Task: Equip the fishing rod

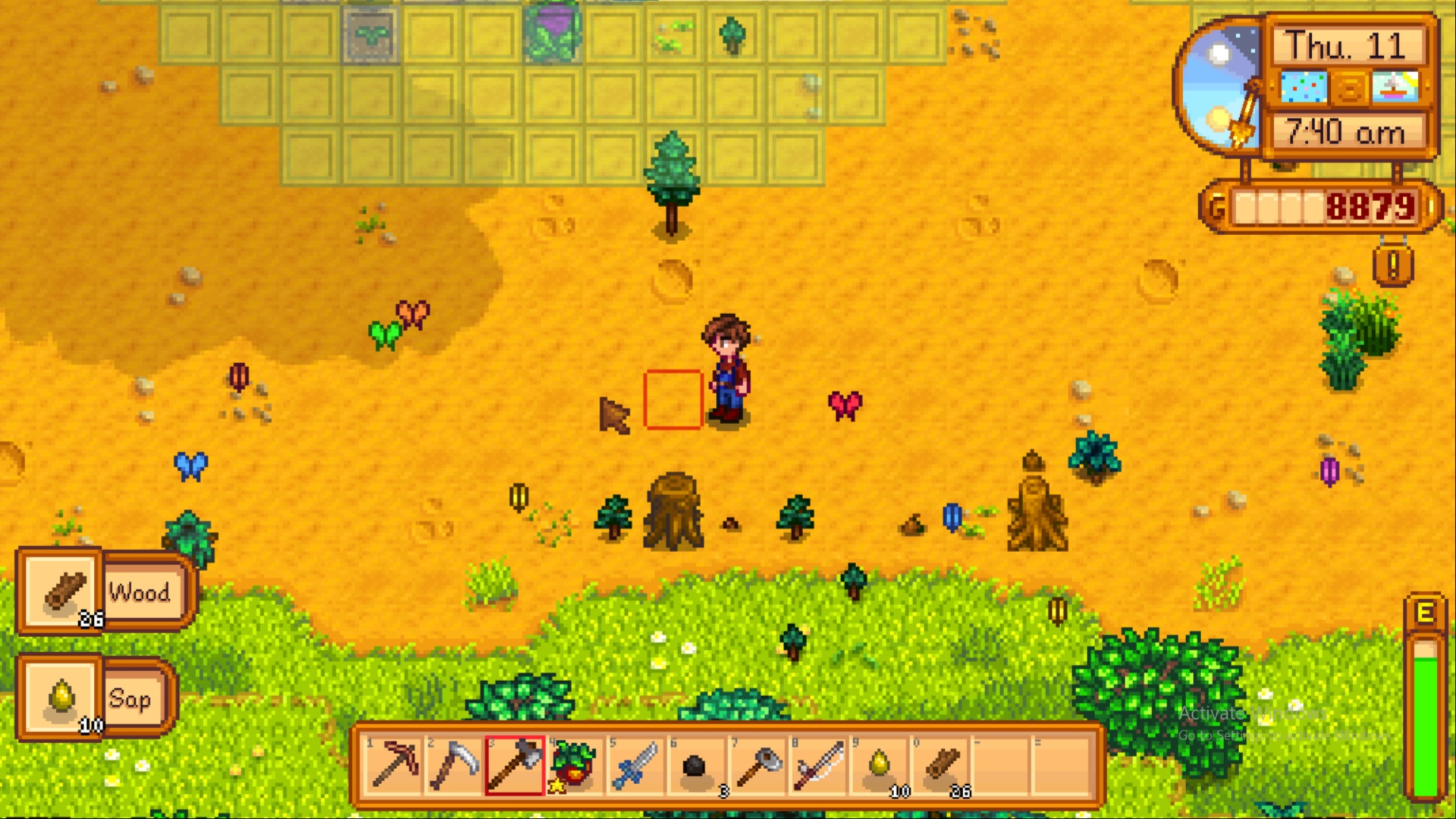Action: click(x=817, y=766)
